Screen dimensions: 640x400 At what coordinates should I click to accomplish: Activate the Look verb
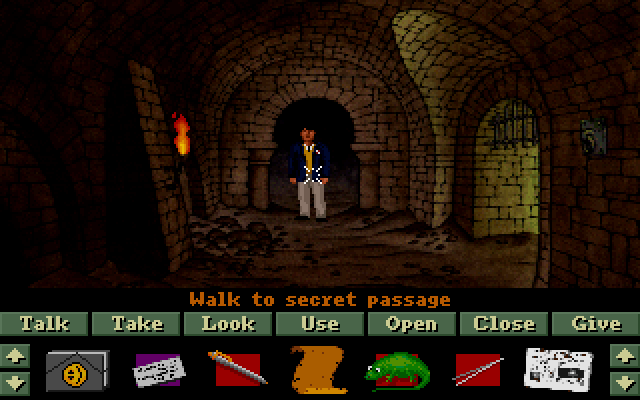tap(228, 324)
